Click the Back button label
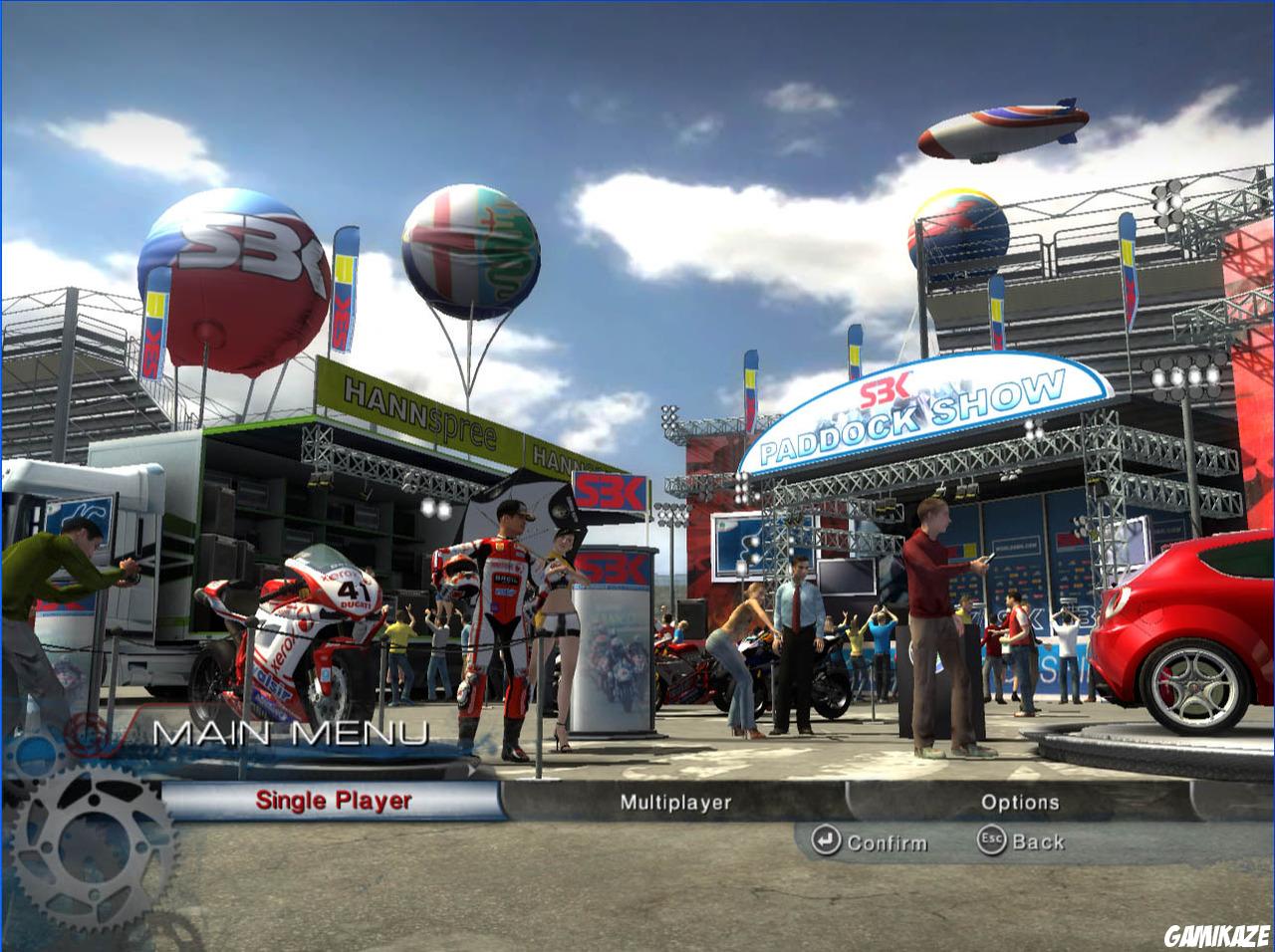Screen dimensions: 1275x952 (1038, 841)
